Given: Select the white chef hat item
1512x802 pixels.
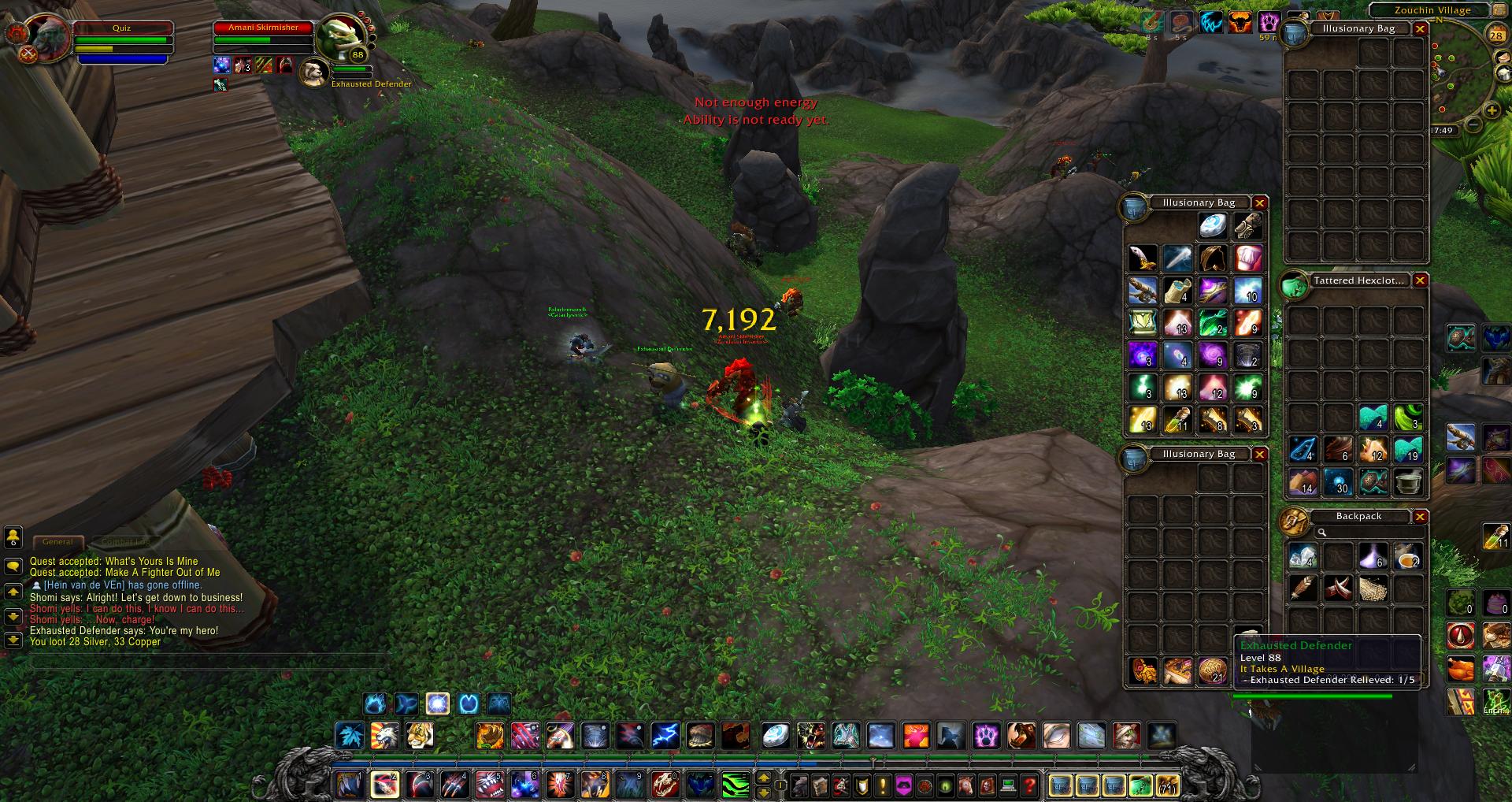Looking at the screenshot, I should pyautogui.click(x=1247, y=258).
